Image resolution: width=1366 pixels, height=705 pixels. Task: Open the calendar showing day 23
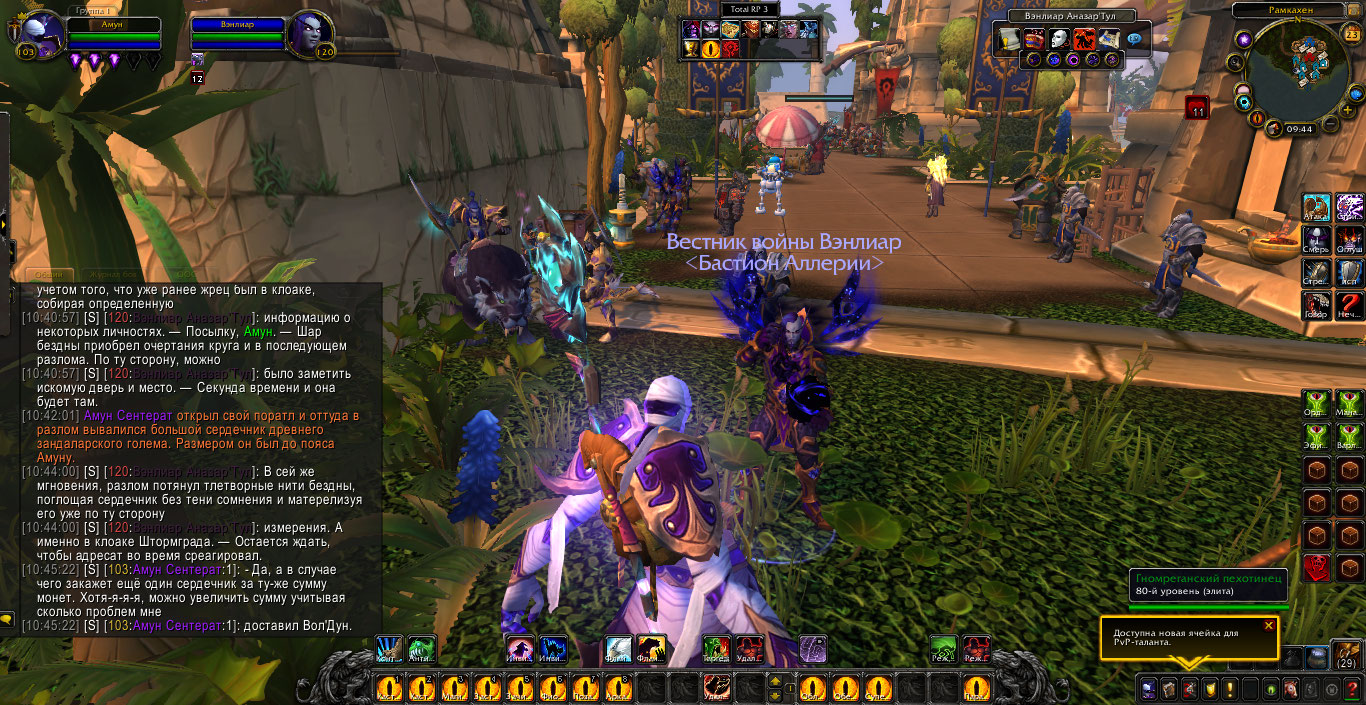click(1351, 35)
